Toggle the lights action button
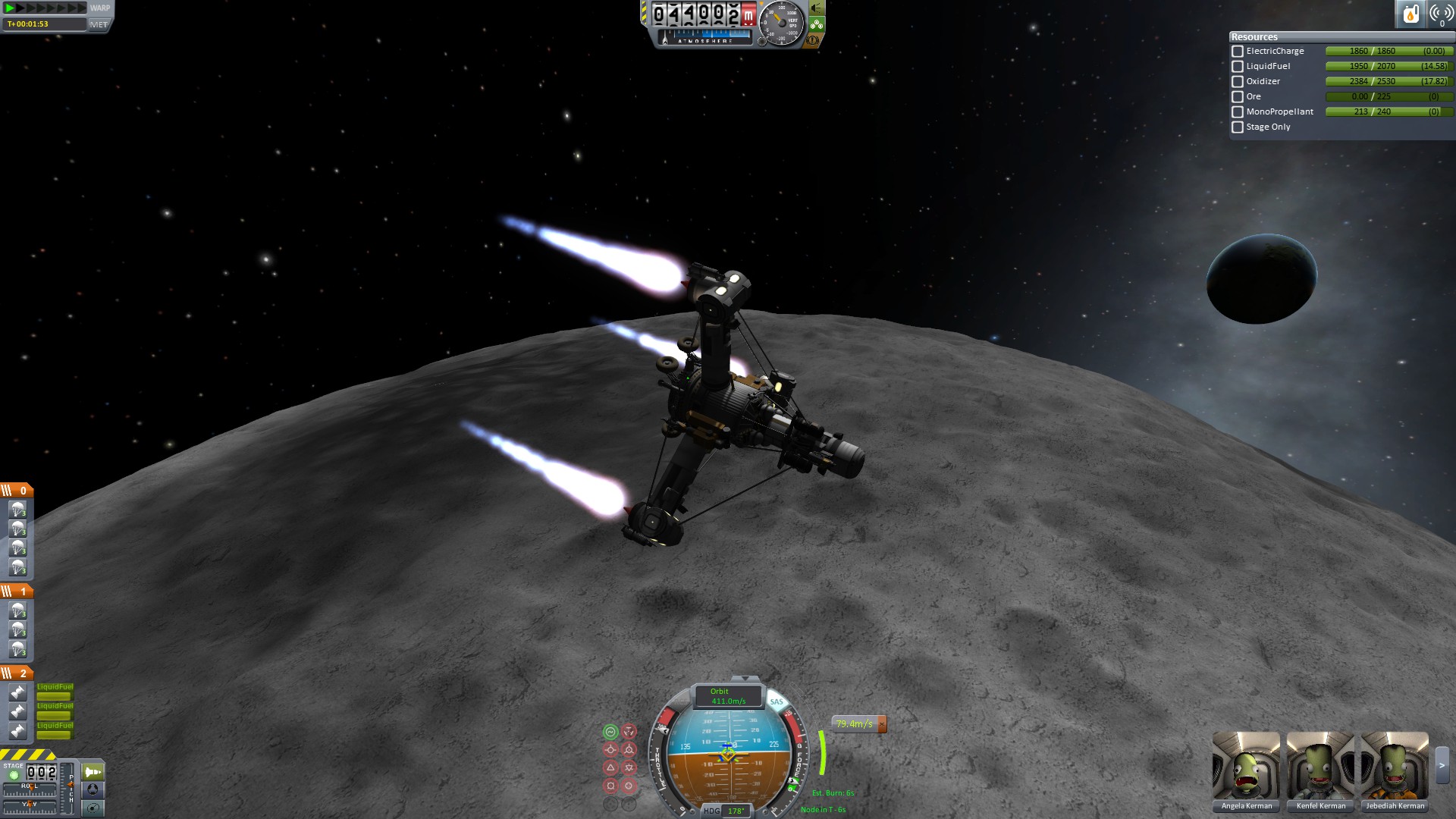Image resolution: width=1456 pixels, height=819 pixels. [x=817, y=8]
